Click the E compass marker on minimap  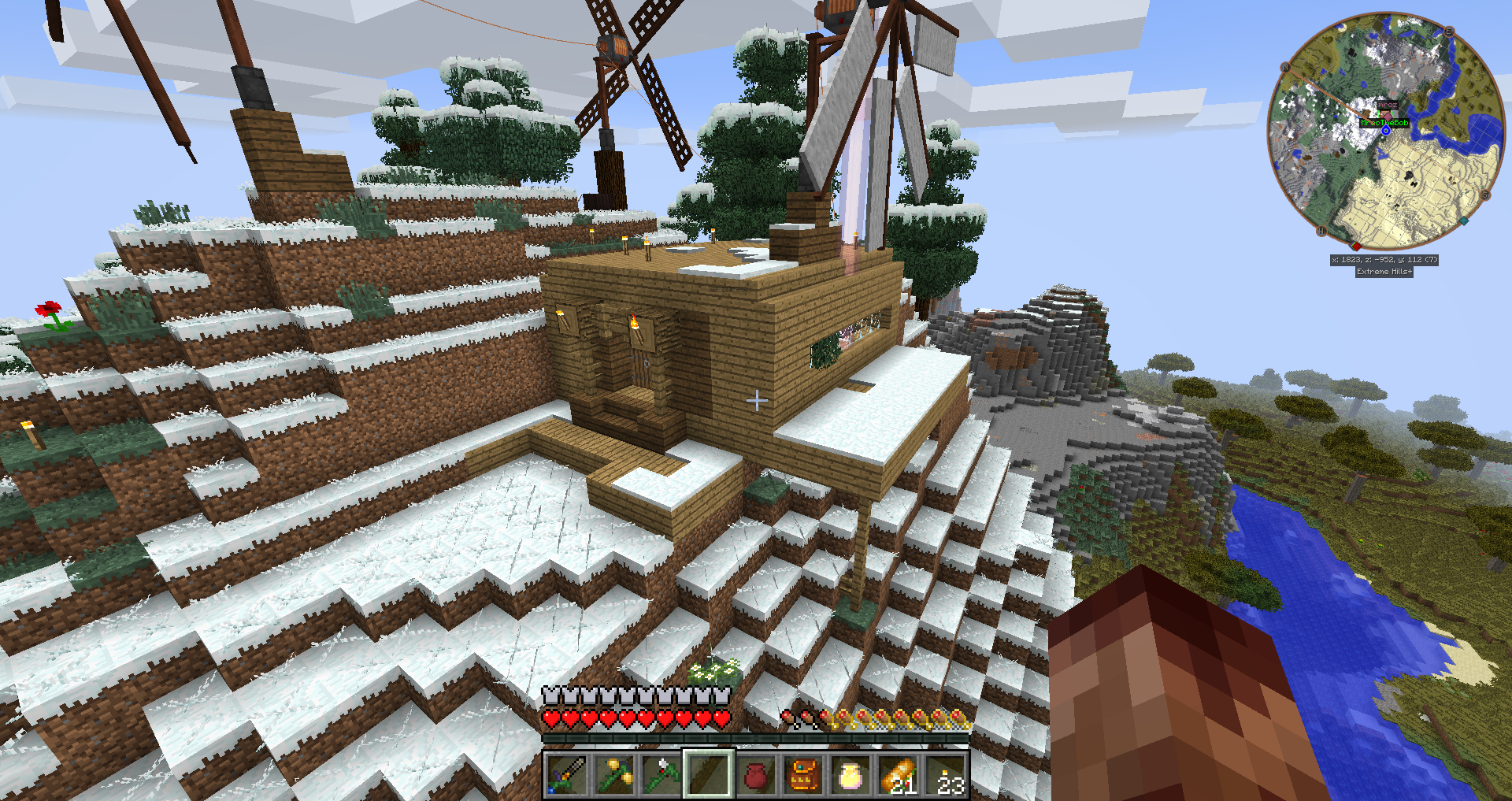pos(1449,32)
